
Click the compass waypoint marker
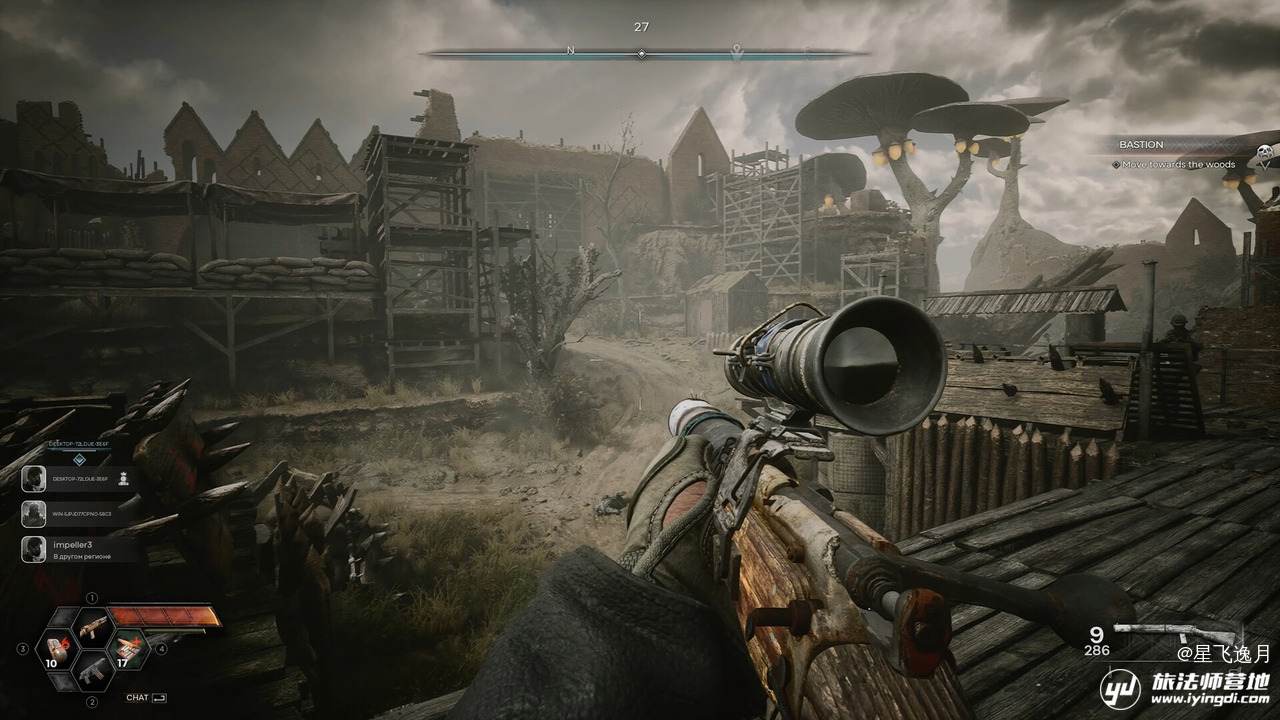737,50
